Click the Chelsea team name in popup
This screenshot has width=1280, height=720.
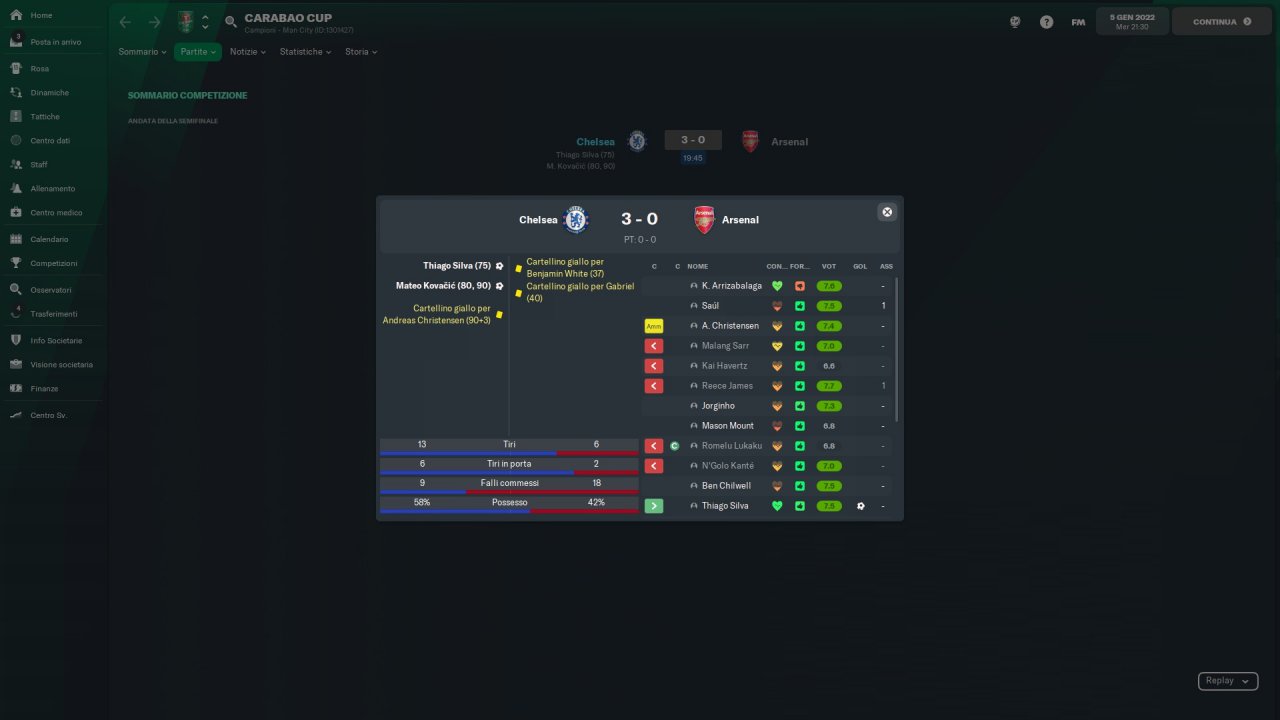[538, 220]
